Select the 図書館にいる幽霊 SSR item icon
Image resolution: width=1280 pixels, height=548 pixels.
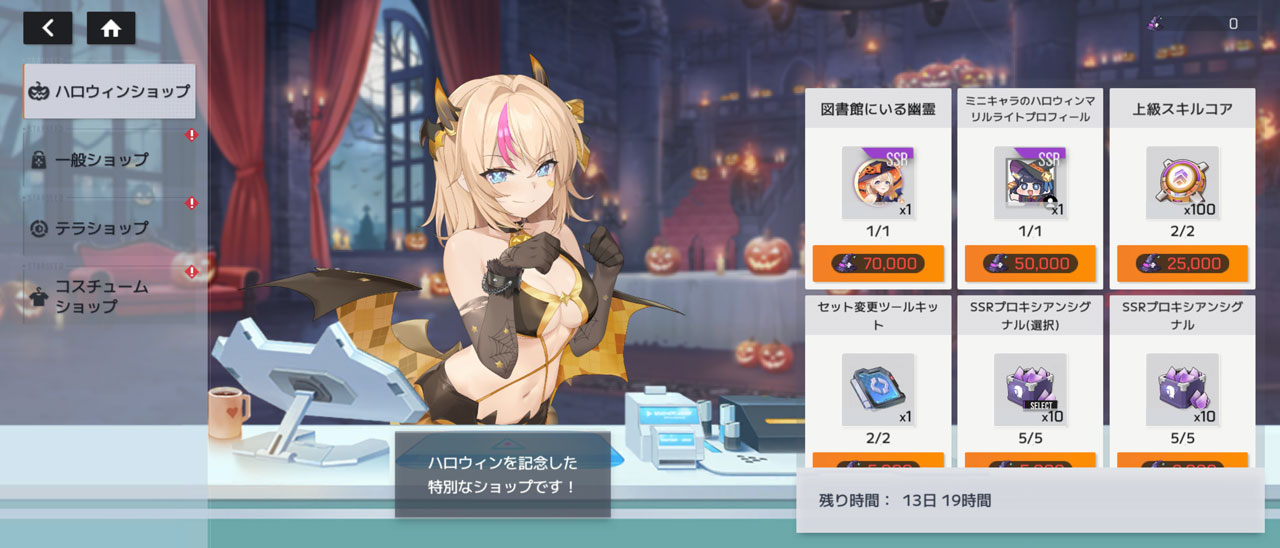coord(877,183)
